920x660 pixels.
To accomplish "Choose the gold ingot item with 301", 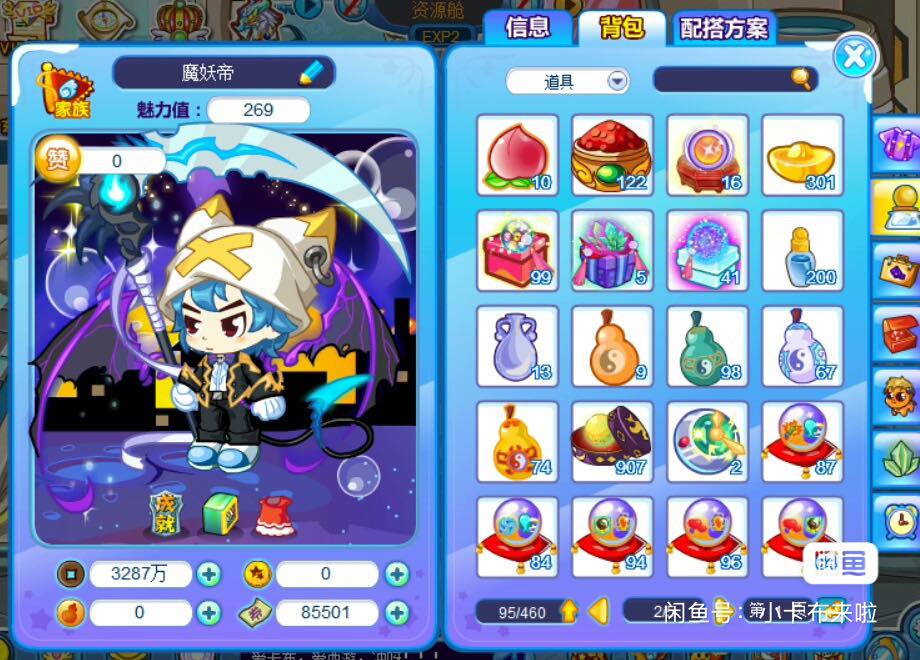I will [x=802, y=155].
